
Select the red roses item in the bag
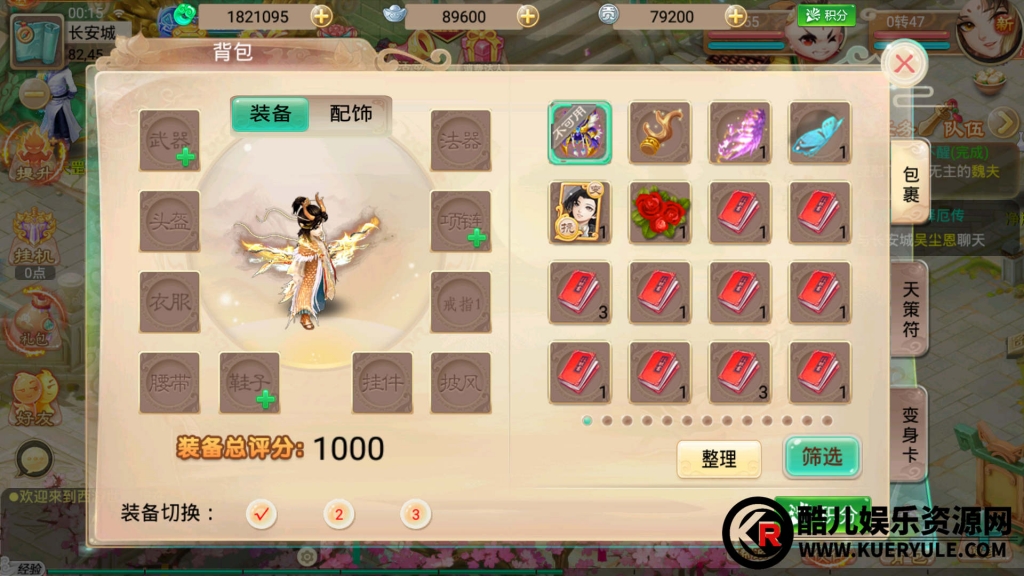(x=659, y=212)
